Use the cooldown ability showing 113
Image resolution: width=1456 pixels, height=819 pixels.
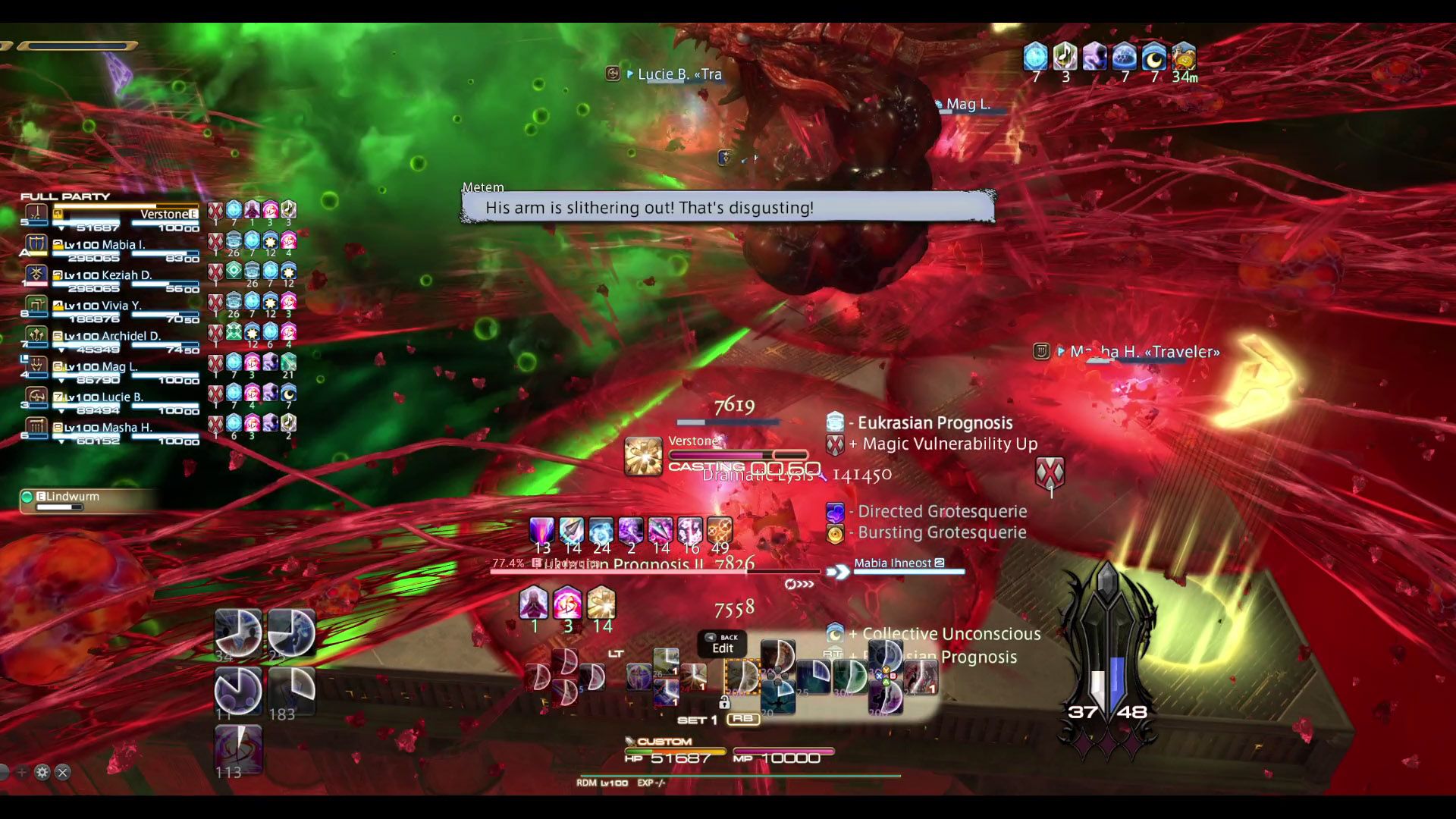238,749
